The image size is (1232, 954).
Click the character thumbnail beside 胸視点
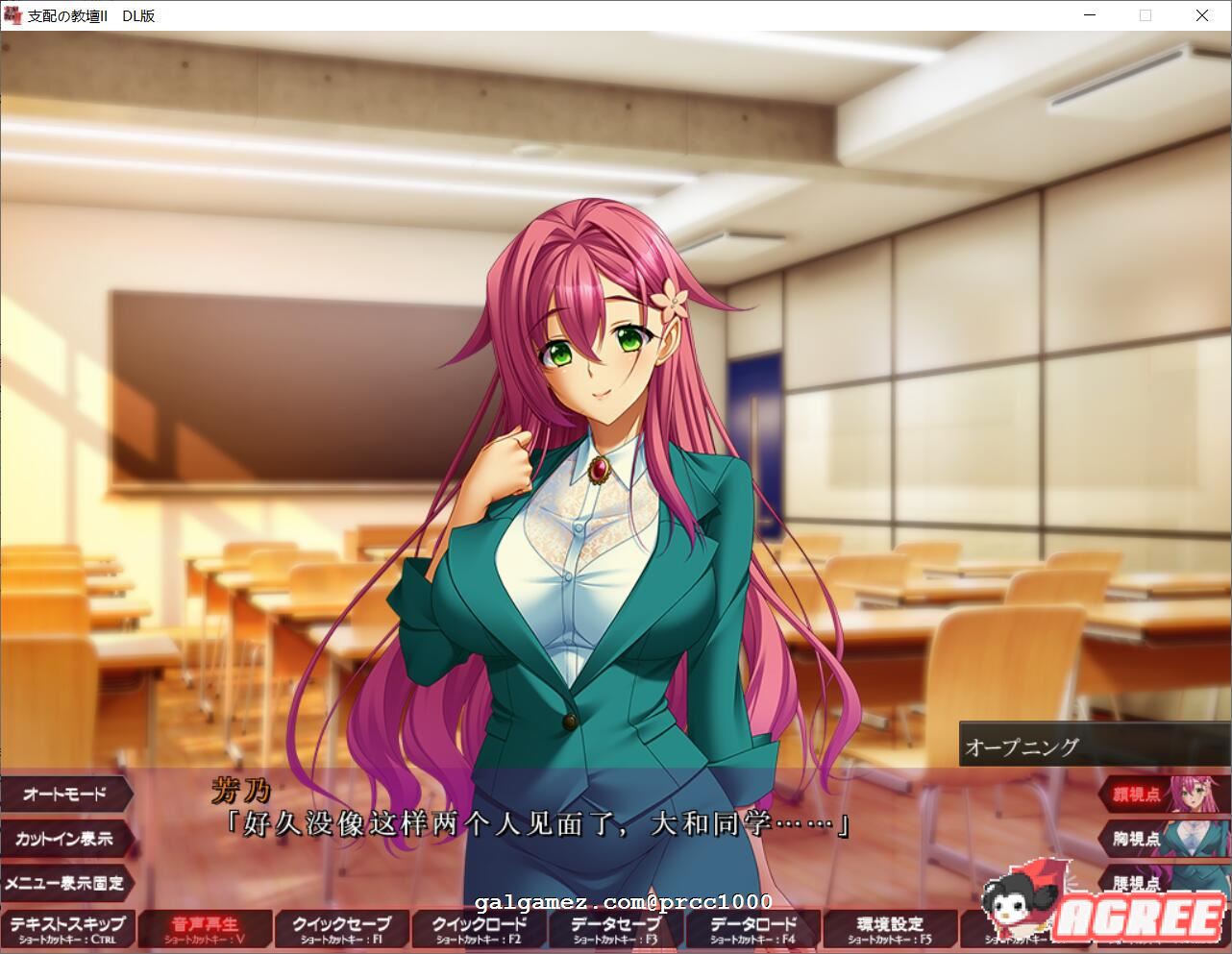1195,839
